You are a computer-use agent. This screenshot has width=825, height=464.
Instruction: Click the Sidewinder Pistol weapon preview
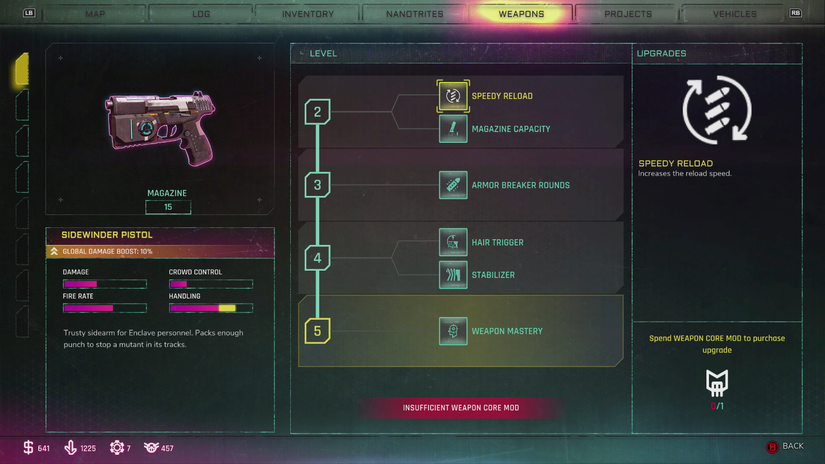pyautogui.click(x=160, y=125)
